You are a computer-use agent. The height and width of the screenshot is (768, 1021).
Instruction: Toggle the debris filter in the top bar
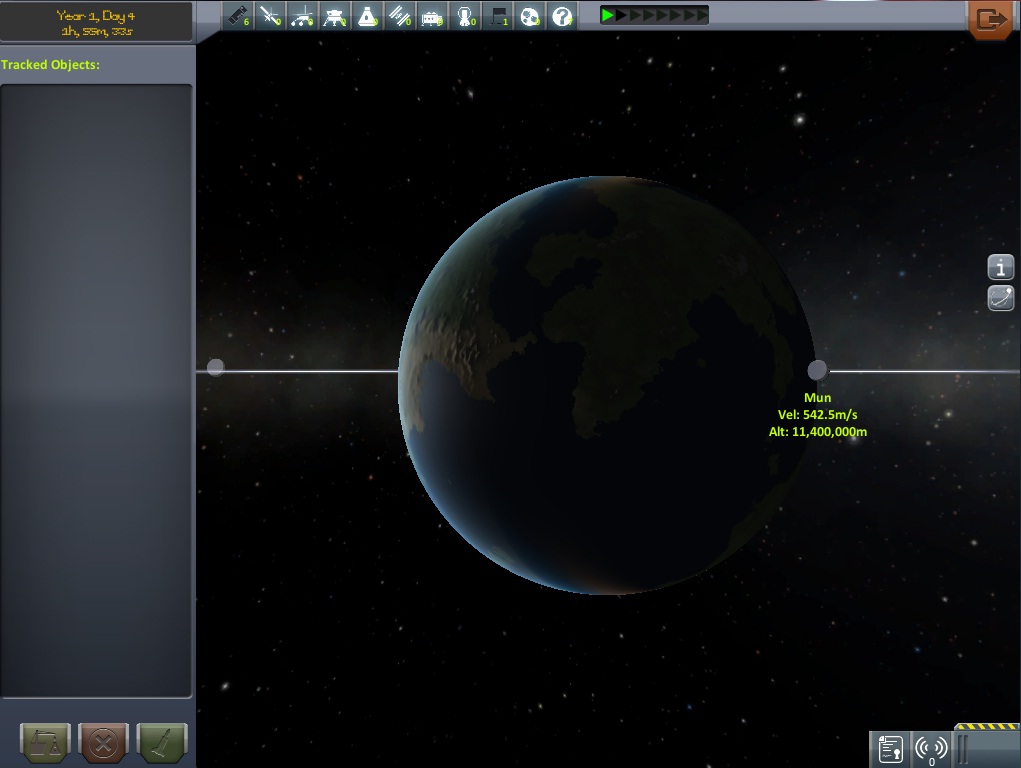pyautogui.click(x=236, y=16)
